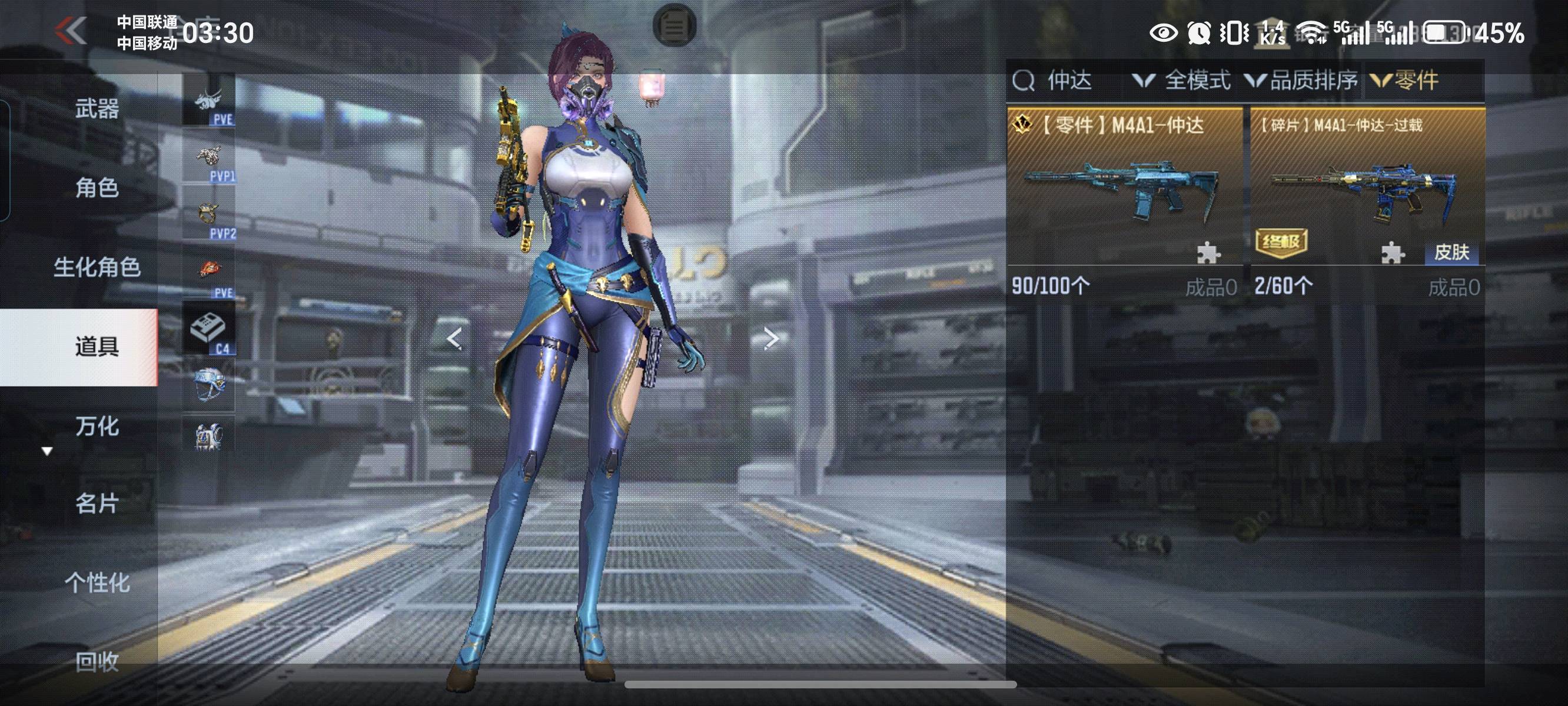
Task: Choose the PVP1 loadout slot
Action: point(209,159)
